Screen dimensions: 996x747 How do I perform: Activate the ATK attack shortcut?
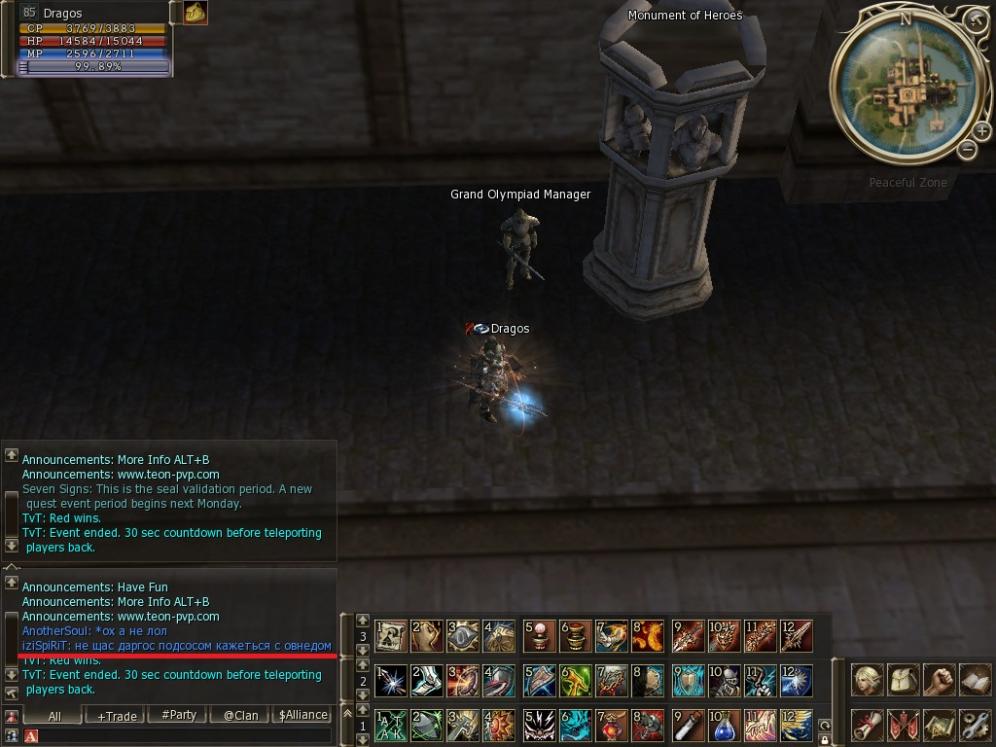pyautogui.click(x=391, y=724)
